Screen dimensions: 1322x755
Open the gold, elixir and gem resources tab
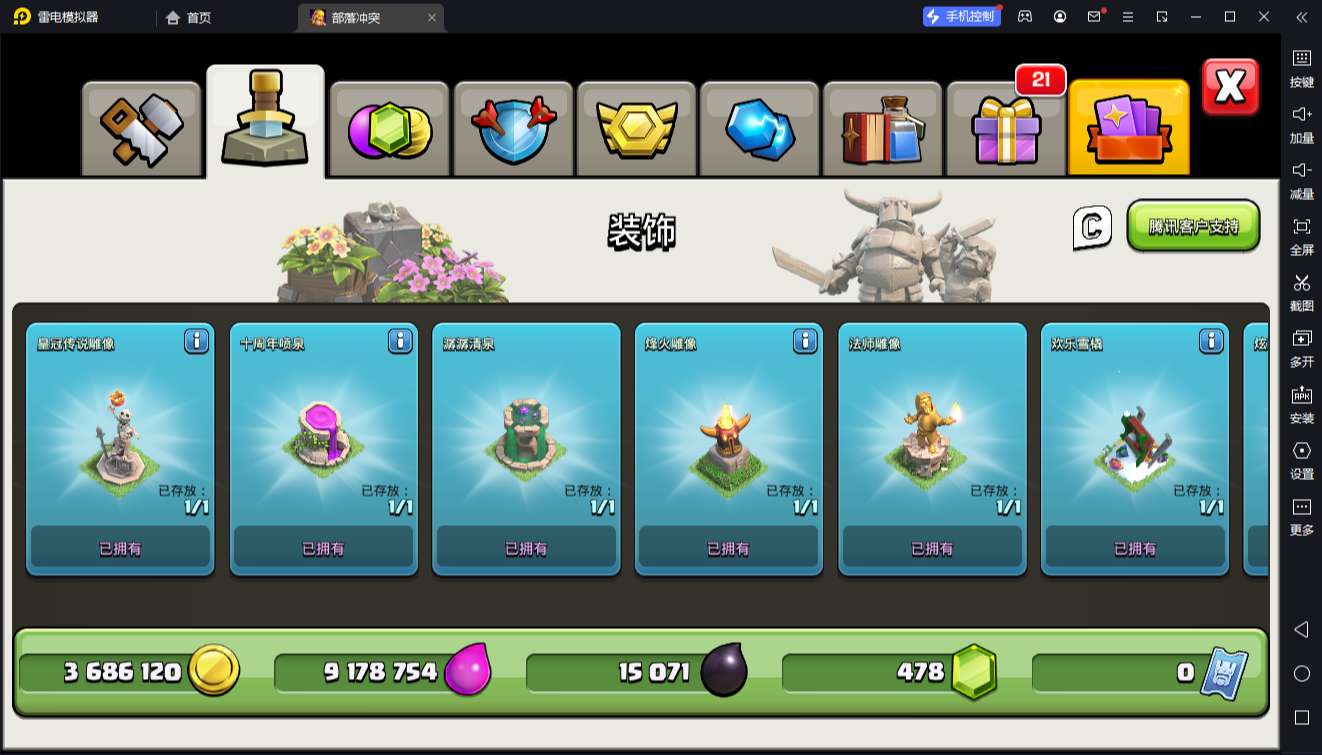coord(389,130)
